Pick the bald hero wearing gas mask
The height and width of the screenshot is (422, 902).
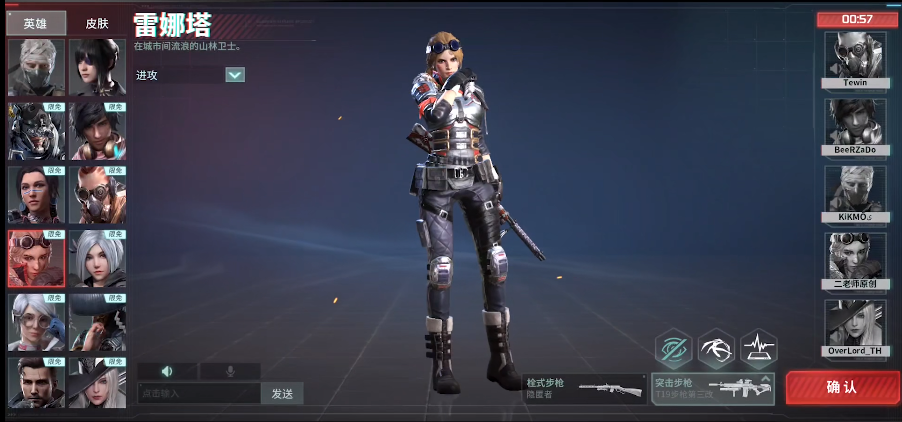coord(97,194)
